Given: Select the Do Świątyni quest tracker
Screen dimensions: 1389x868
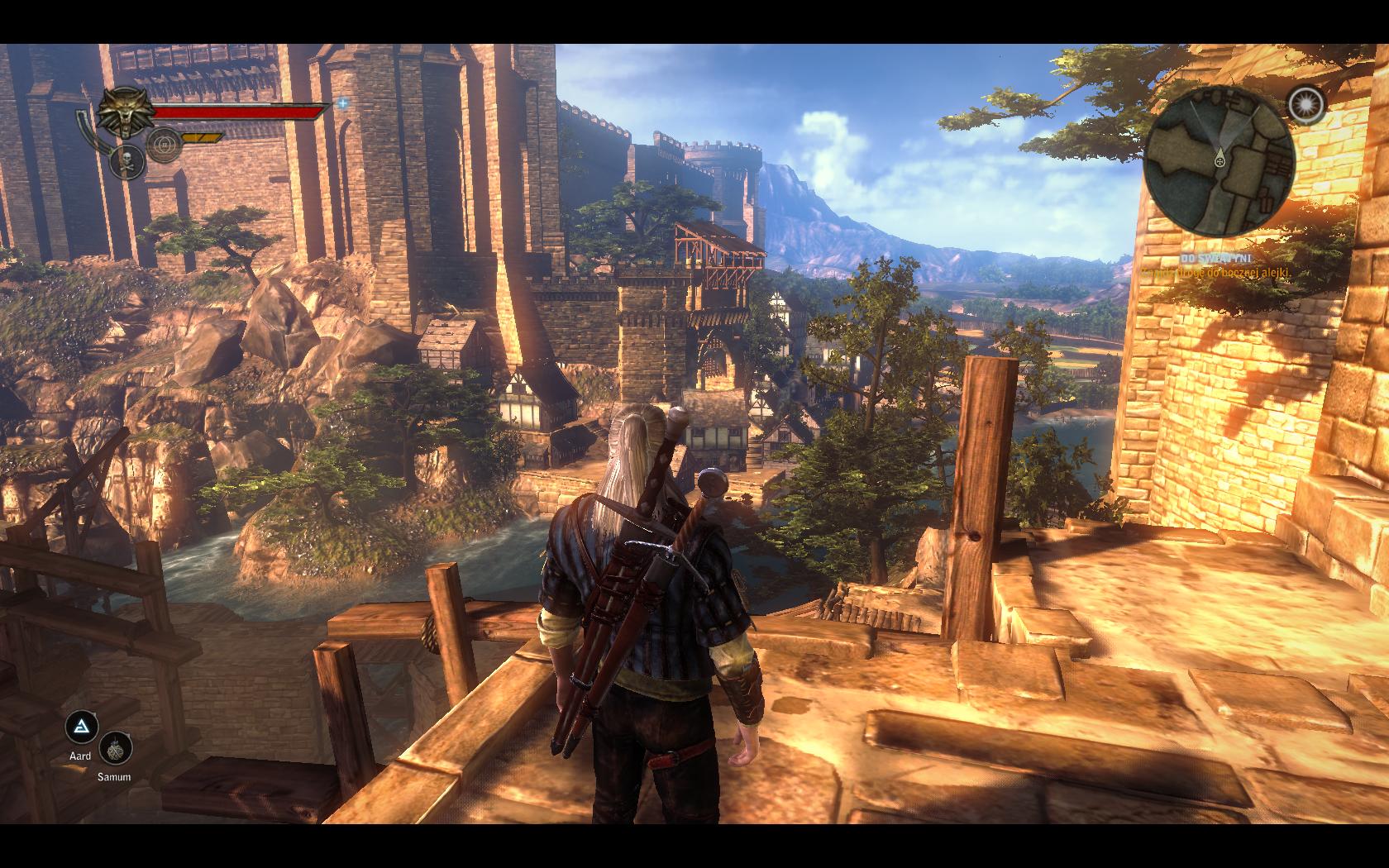Looking at the screenshot, I should coord(1215,259).
